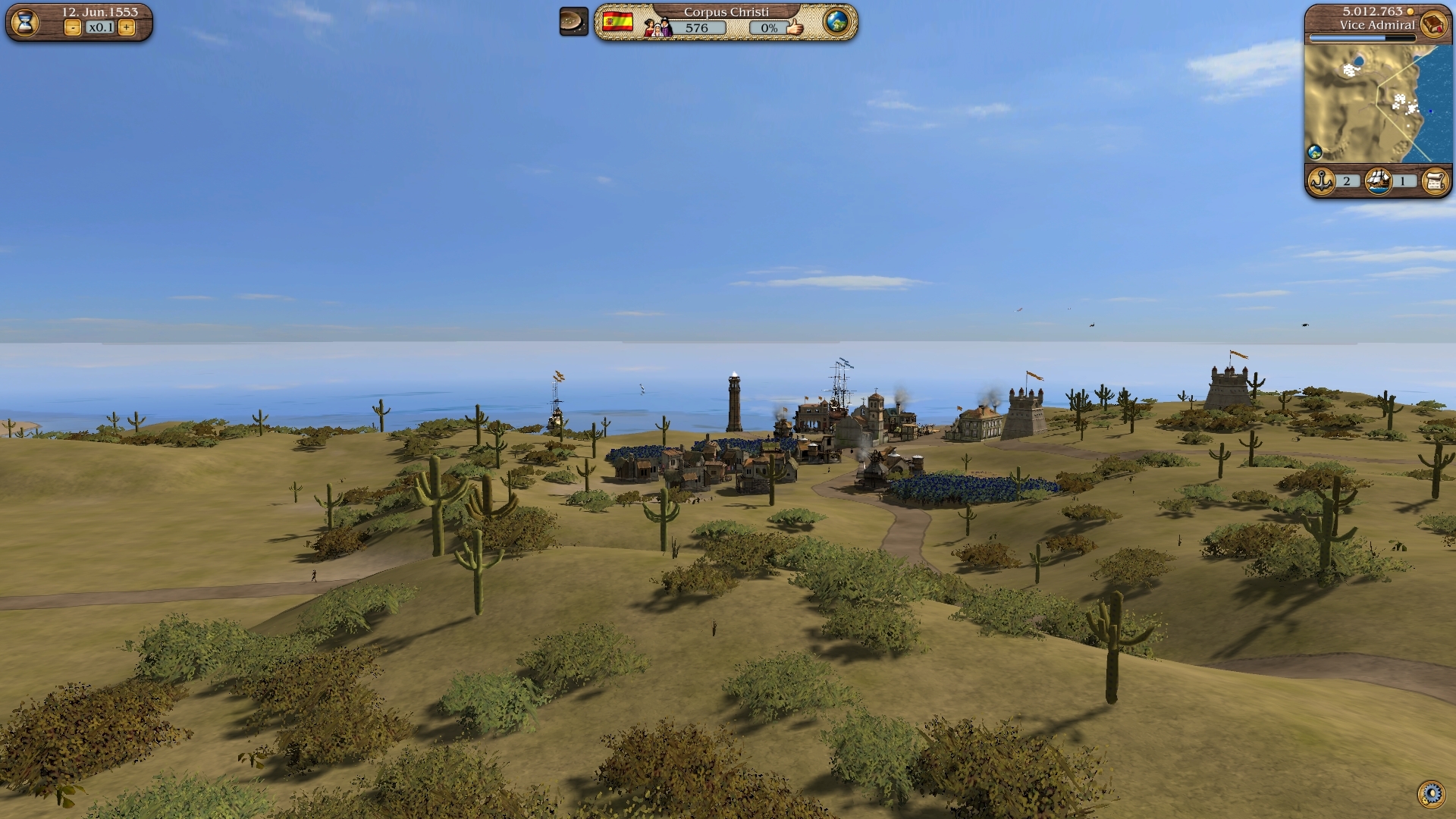Click the Spanish flag in the town panel

618,22
